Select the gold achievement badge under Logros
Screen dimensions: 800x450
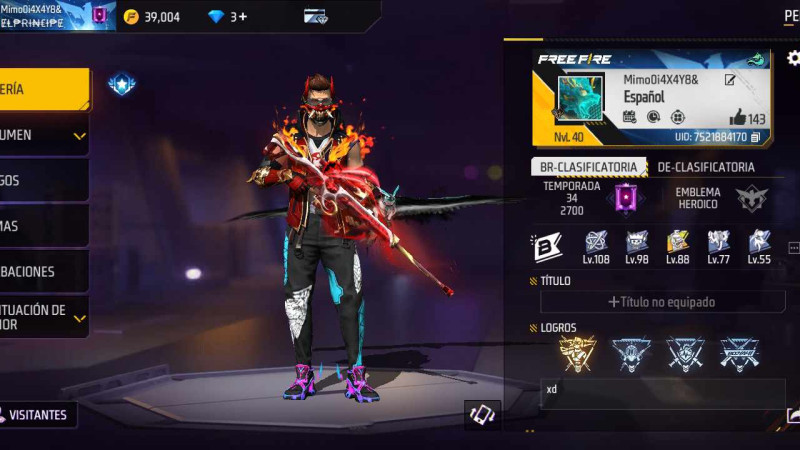click(577, 353)
